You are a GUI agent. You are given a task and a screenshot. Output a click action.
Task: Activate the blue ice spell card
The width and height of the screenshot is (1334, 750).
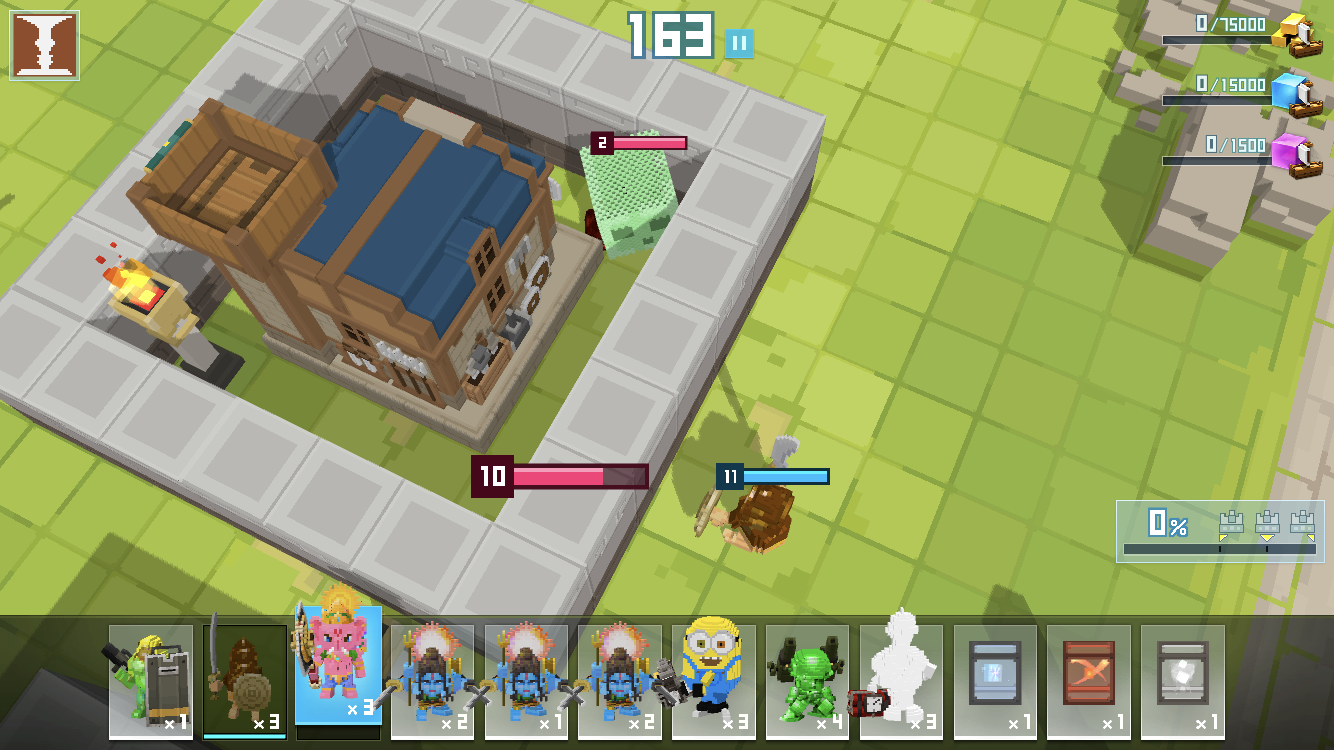tap(995, 680)
